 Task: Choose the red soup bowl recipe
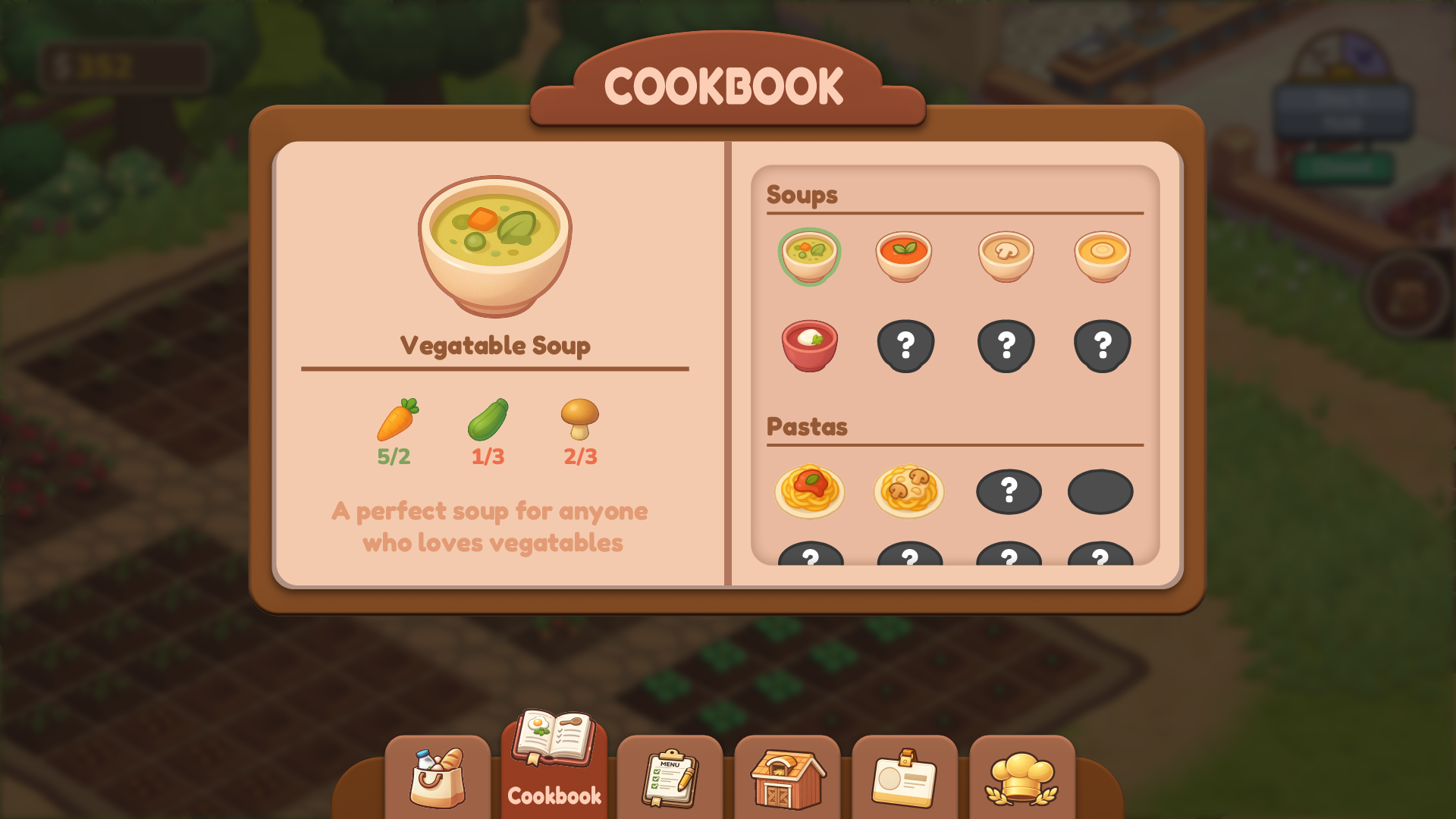point(808,345)
